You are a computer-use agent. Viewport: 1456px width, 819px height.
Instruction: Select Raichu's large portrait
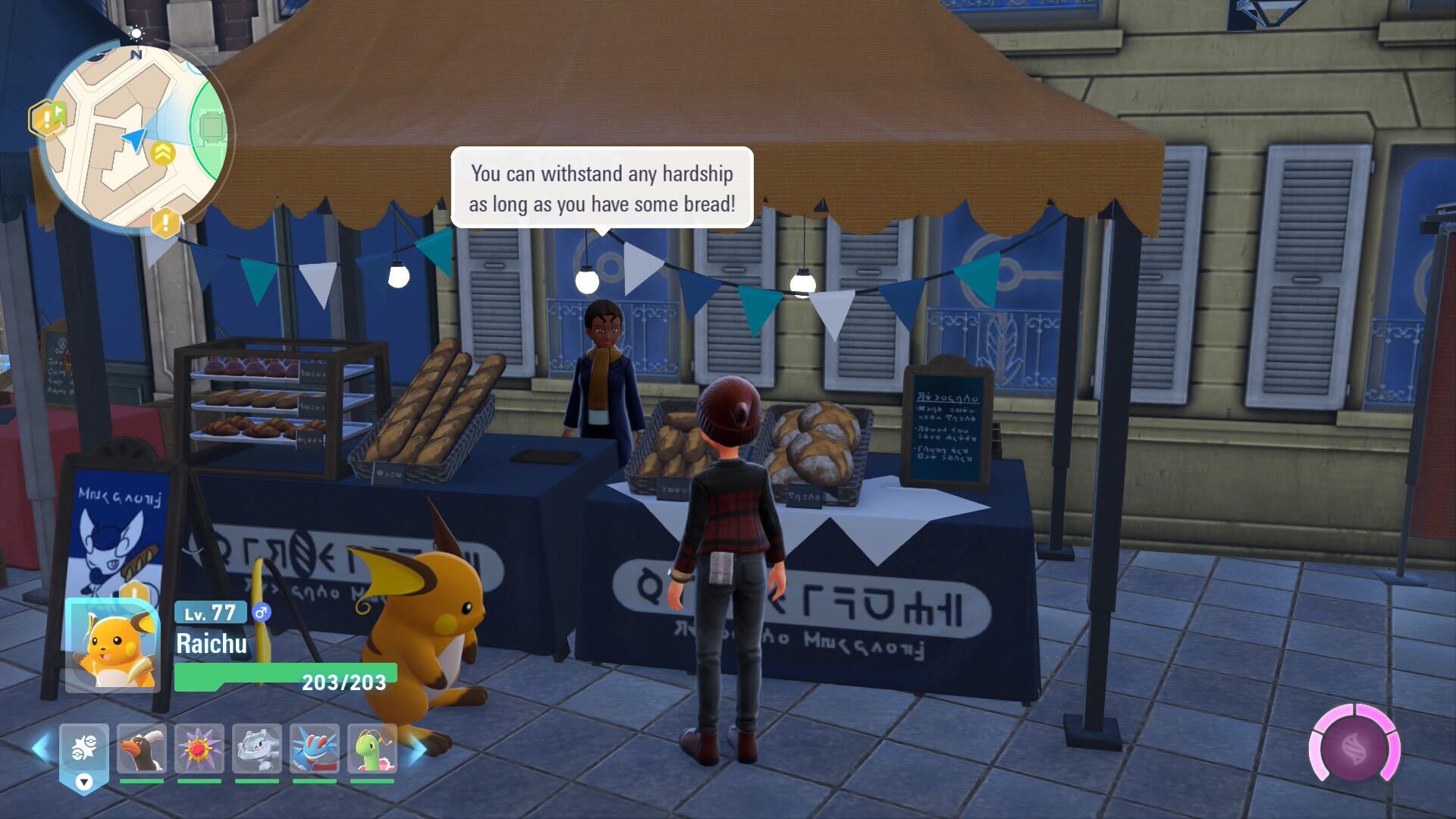[x=112, y=645]
